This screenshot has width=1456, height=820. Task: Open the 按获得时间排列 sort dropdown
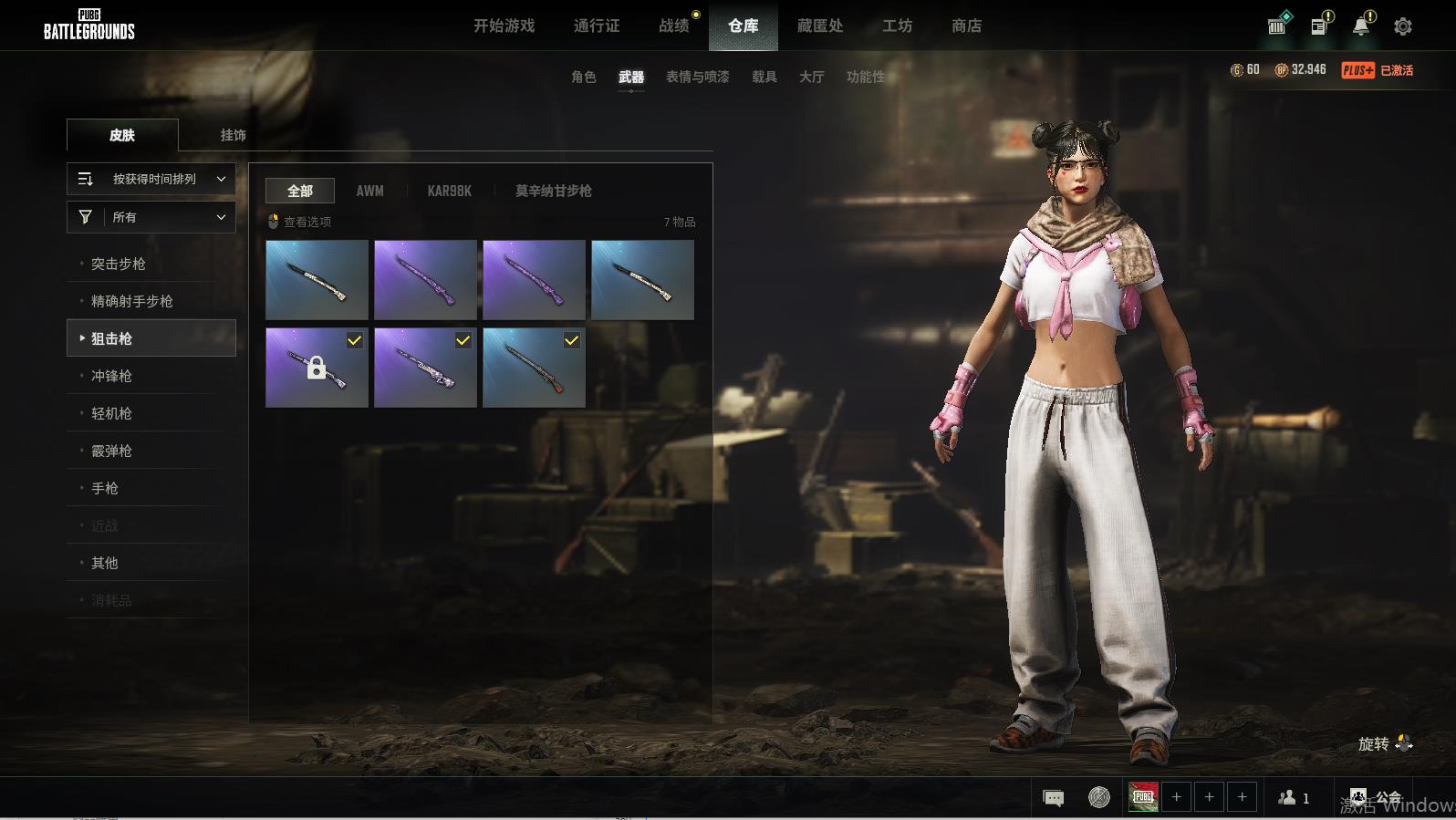coord(151,179)
